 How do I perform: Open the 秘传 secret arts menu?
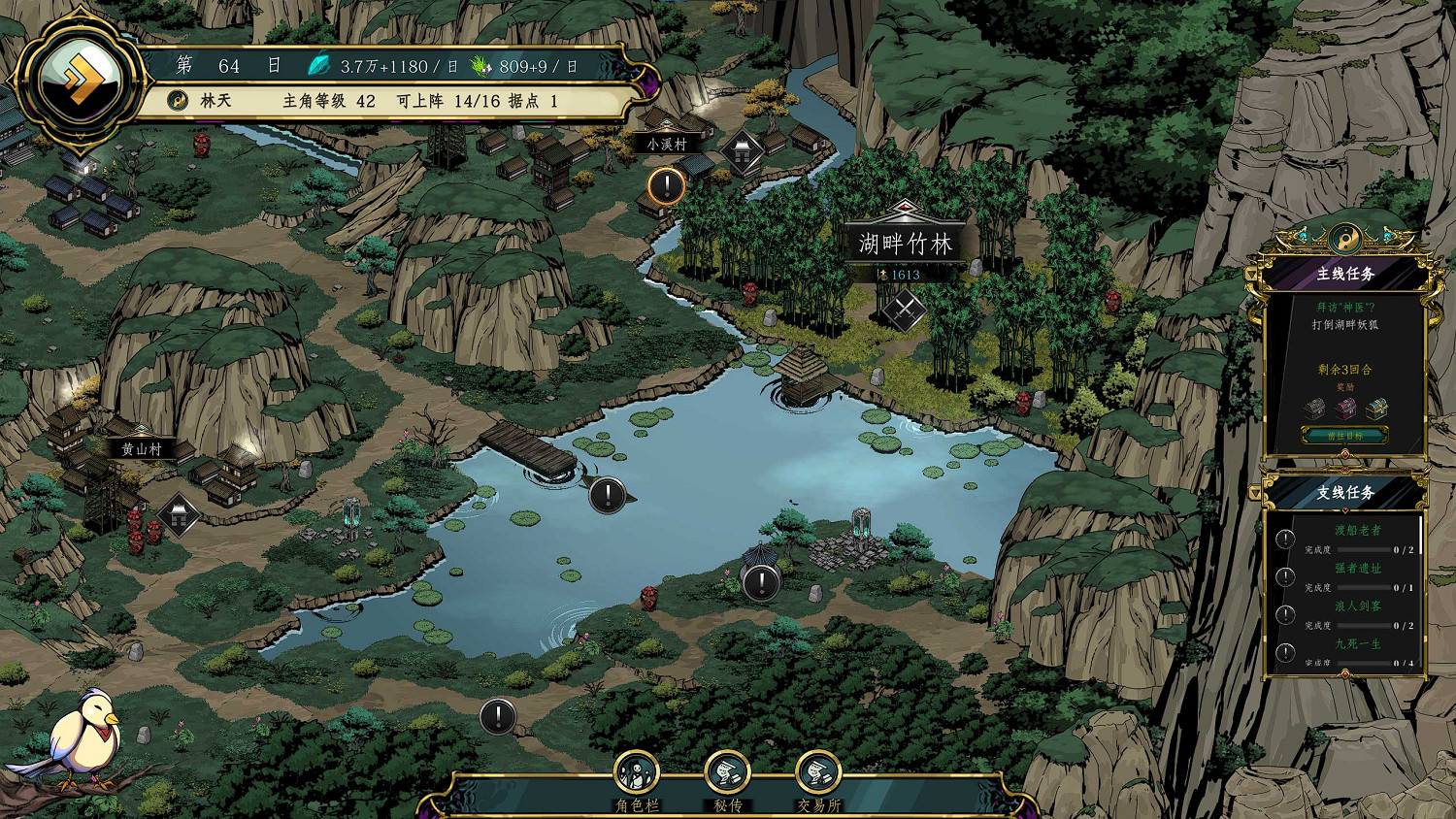pyautogui.click(x=727, y=775)
